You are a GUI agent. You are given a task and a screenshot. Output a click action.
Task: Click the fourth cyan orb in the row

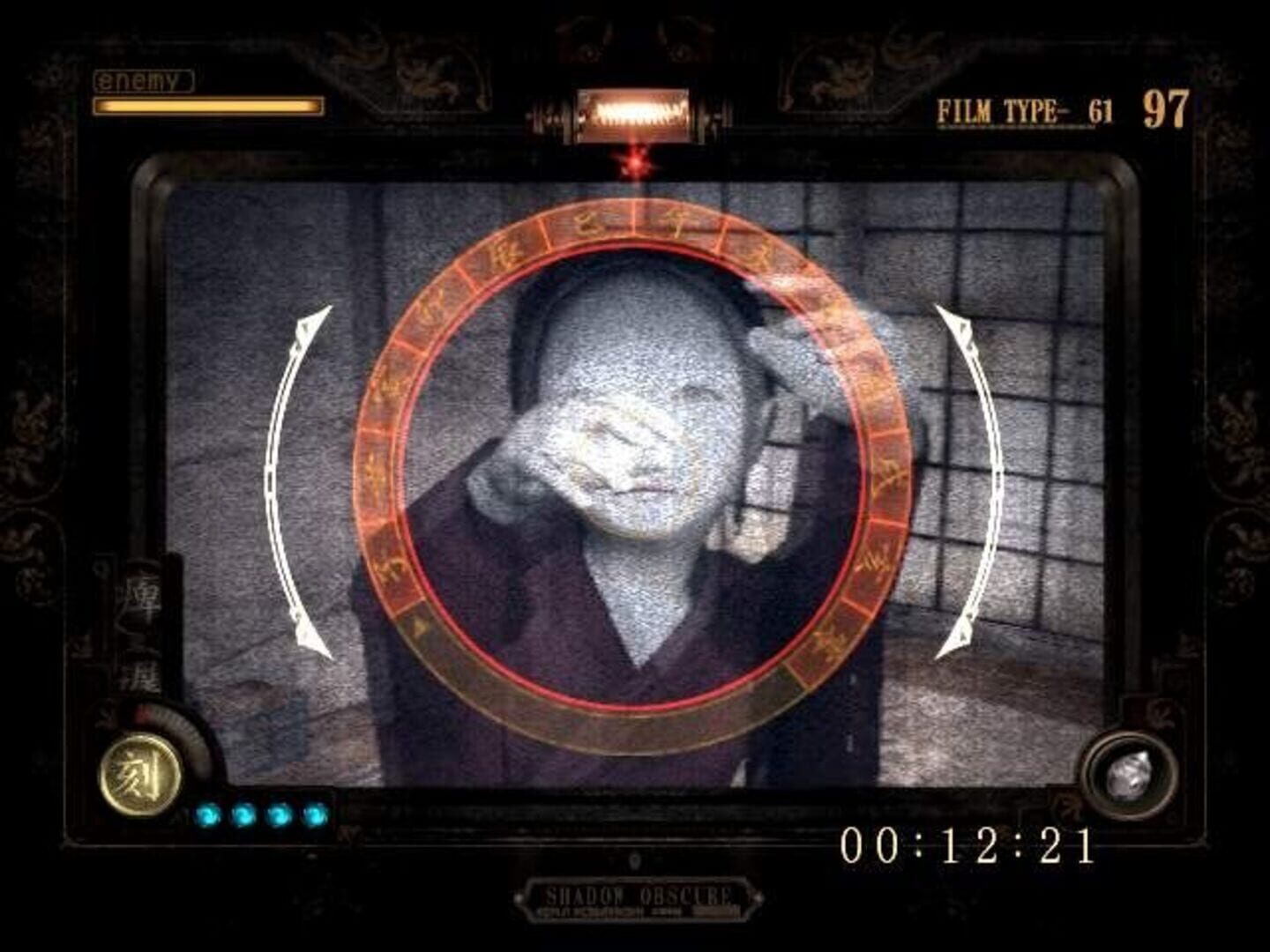coord(313,815)
